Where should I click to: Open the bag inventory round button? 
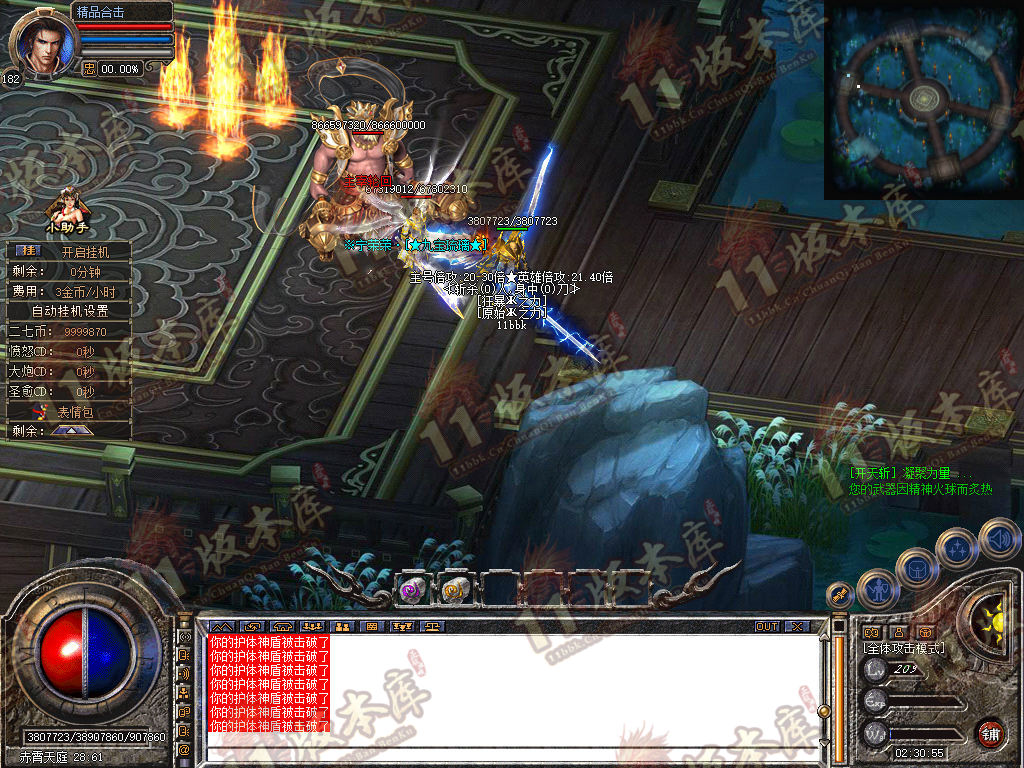click(916, 568)
